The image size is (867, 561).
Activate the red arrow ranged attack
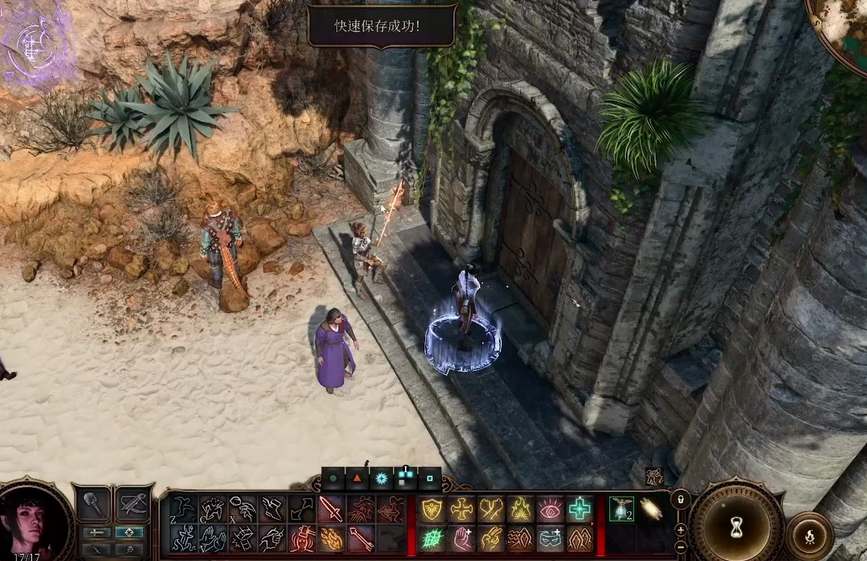coord(360,539)
